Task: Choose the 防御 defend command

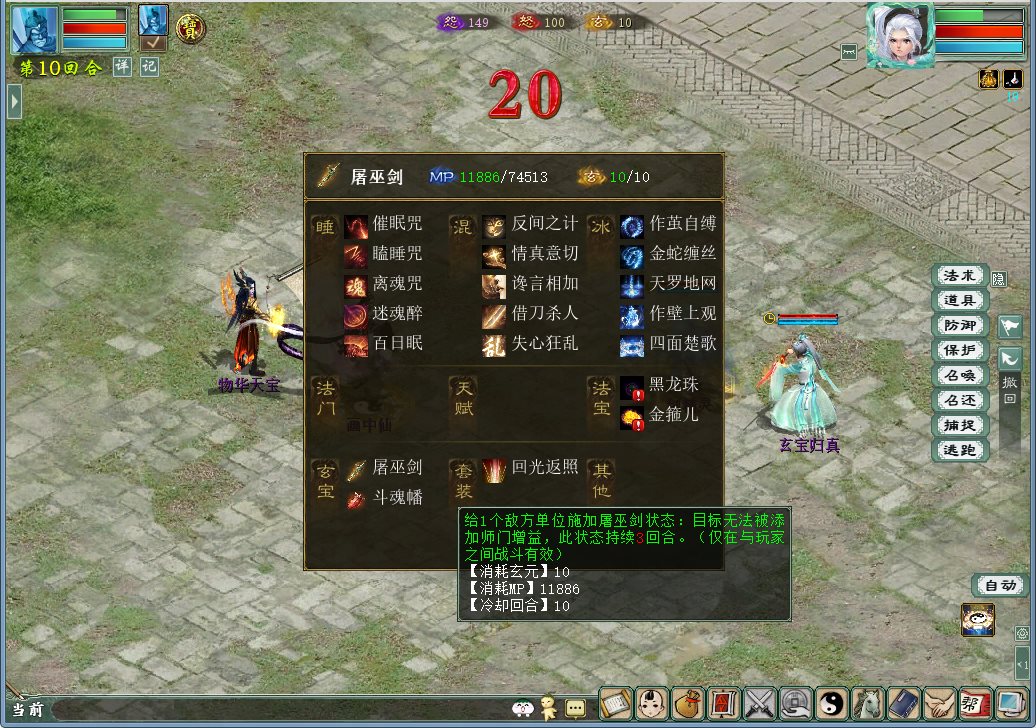Action: 959,325
